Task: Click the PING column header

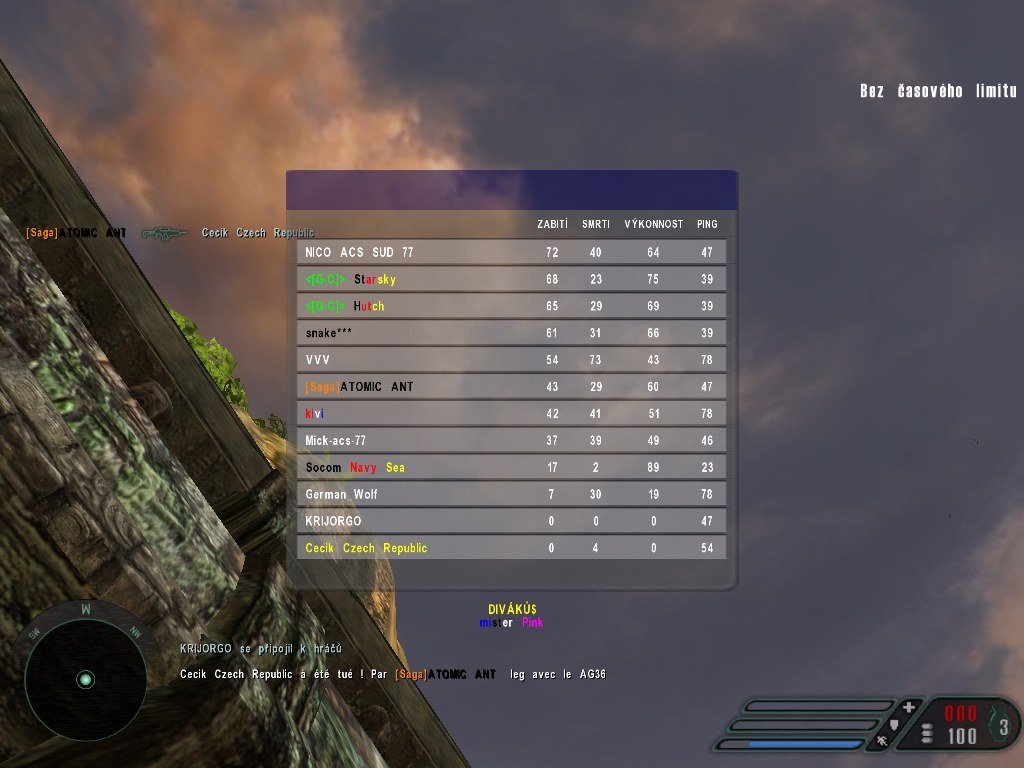Action: tap(707, 224)
